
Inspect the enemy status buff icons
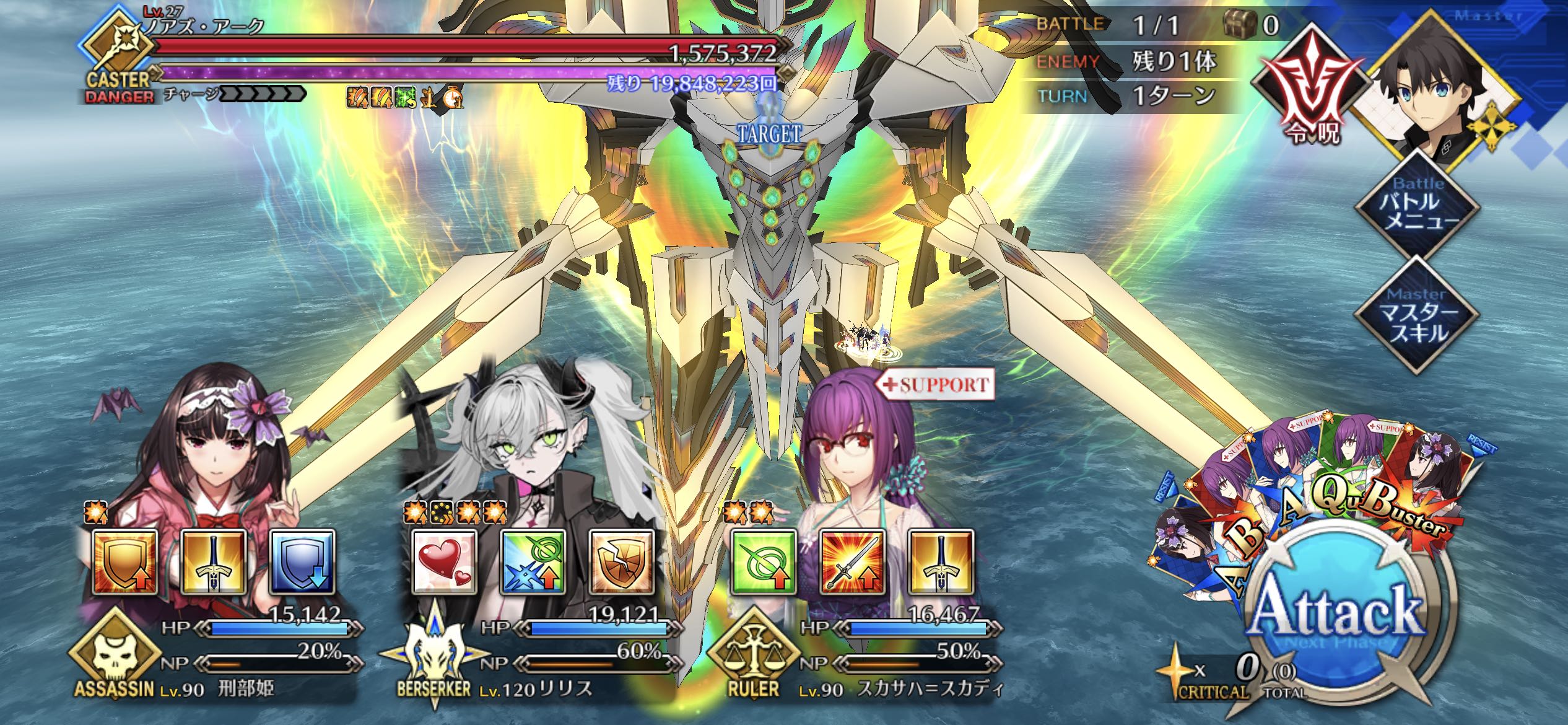pos(405,97)
